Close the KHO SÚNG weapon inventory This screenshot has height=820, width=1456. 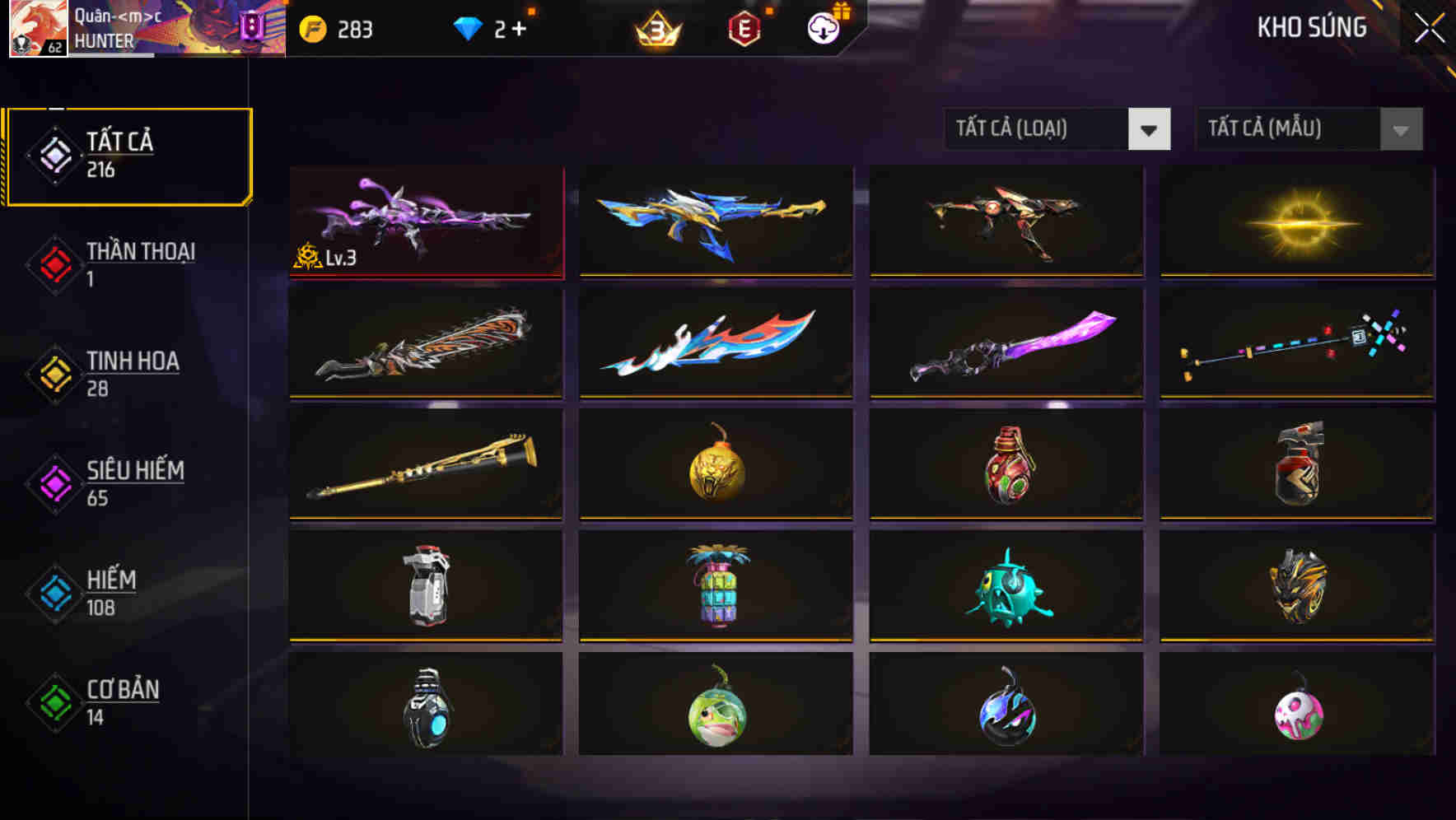pos(1430,26)
